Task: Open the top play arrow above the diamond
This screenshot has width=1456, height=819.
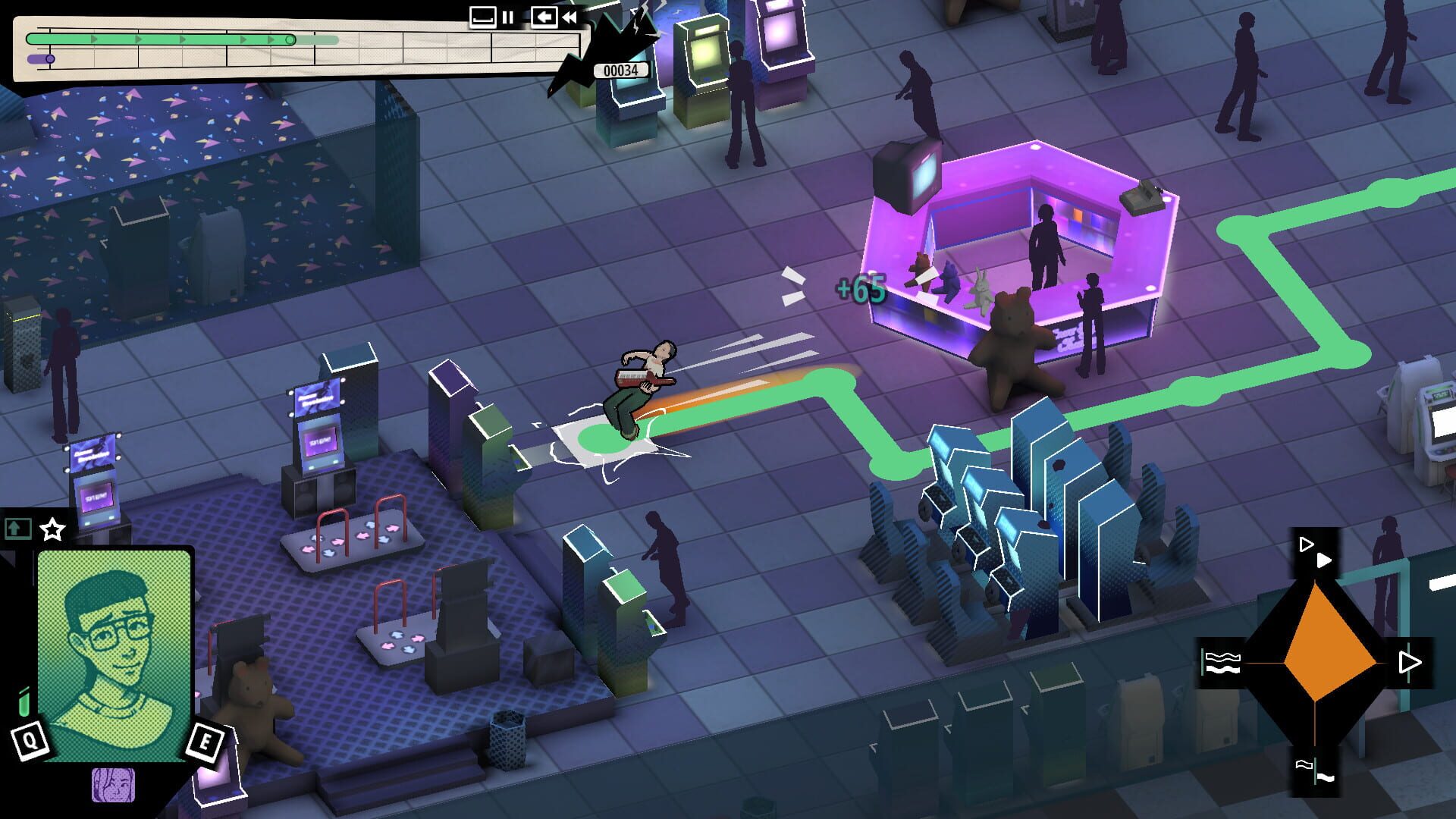Action: (x=1306, y=544)
